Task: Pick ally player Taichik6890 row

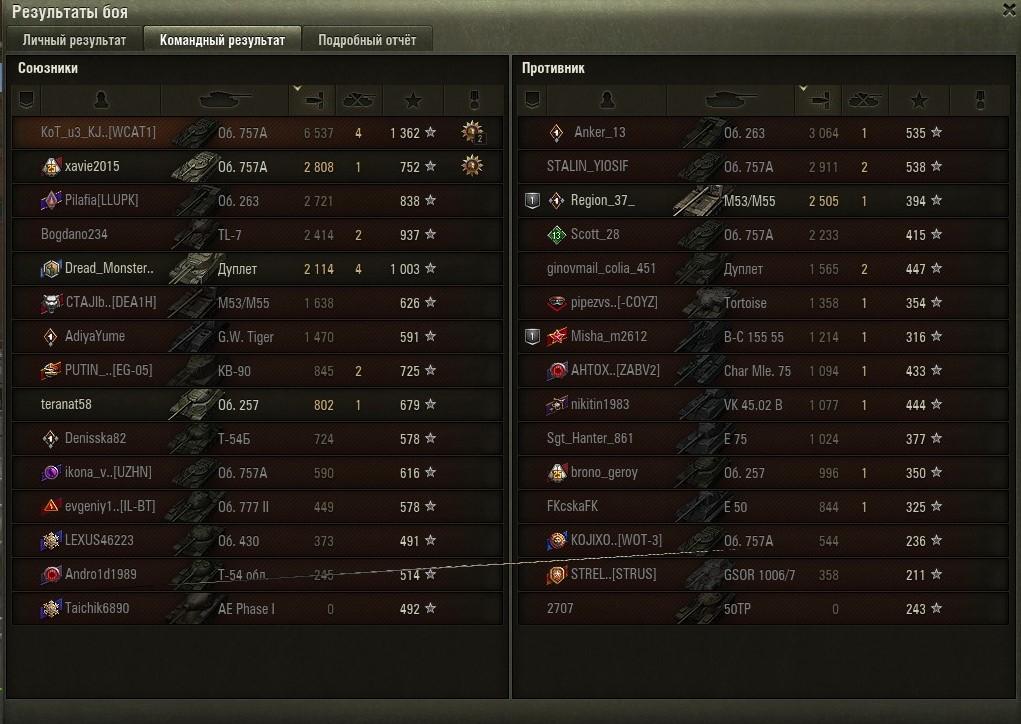Action: (96, 609)
